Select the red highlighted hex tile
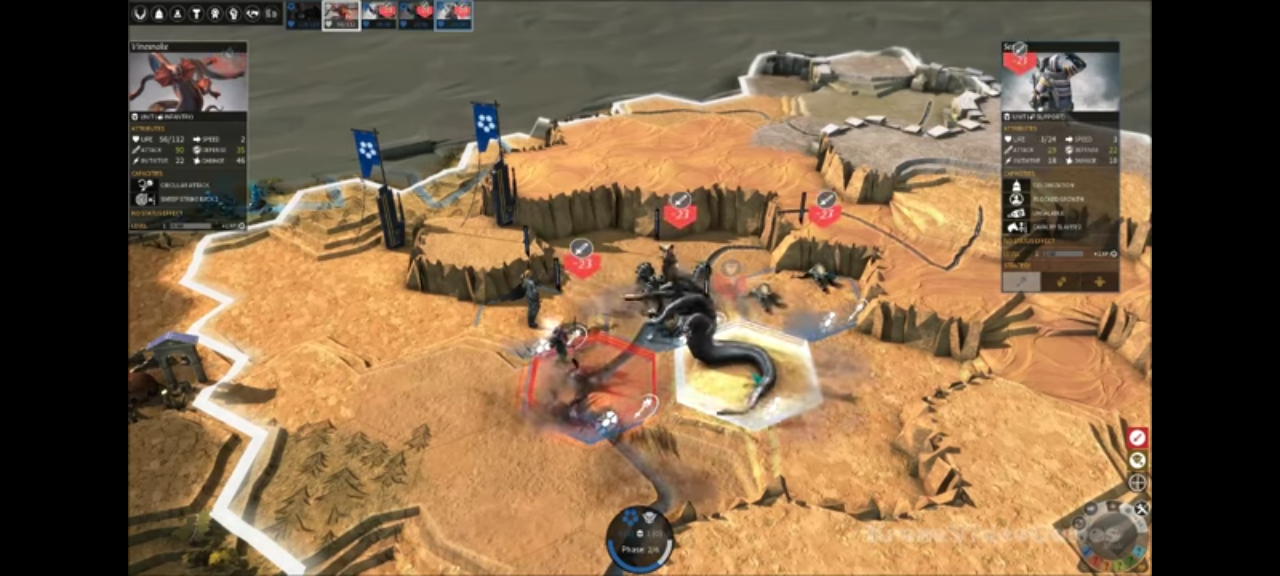1280x576 pixels. tap(591, 383)
